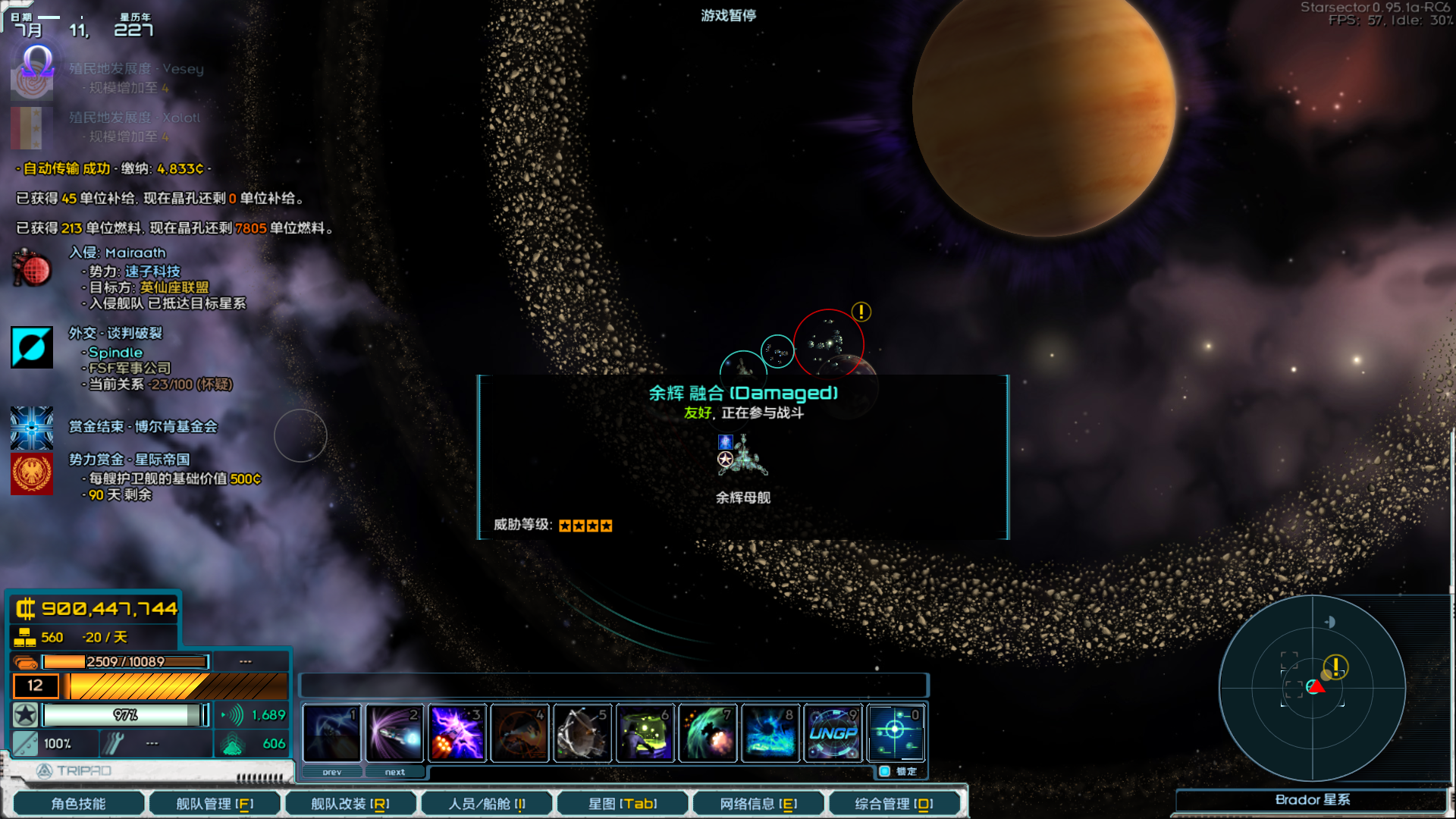1456x819 pixels.
Task: Open the 人员/船舱 cargo screen
Action: (486, 803)
